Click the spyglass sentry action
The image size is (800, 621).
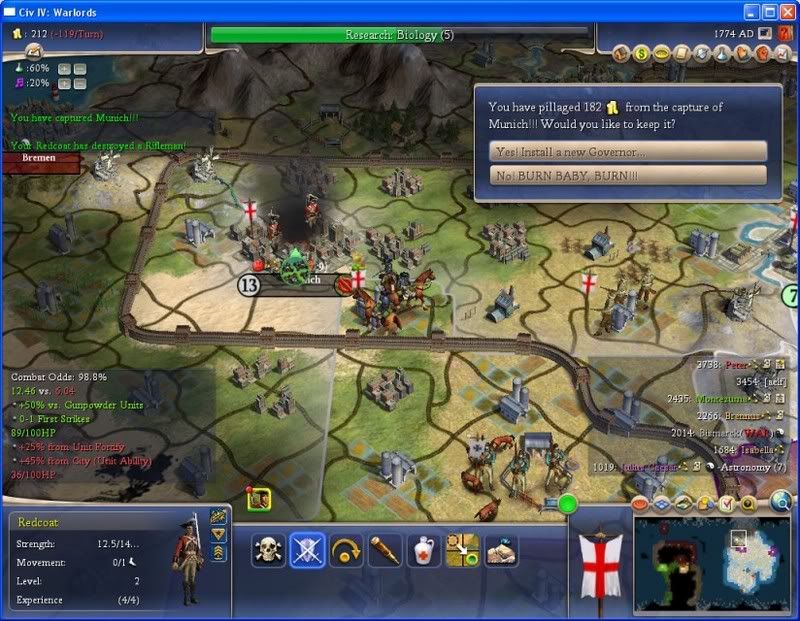click(385, 550)
